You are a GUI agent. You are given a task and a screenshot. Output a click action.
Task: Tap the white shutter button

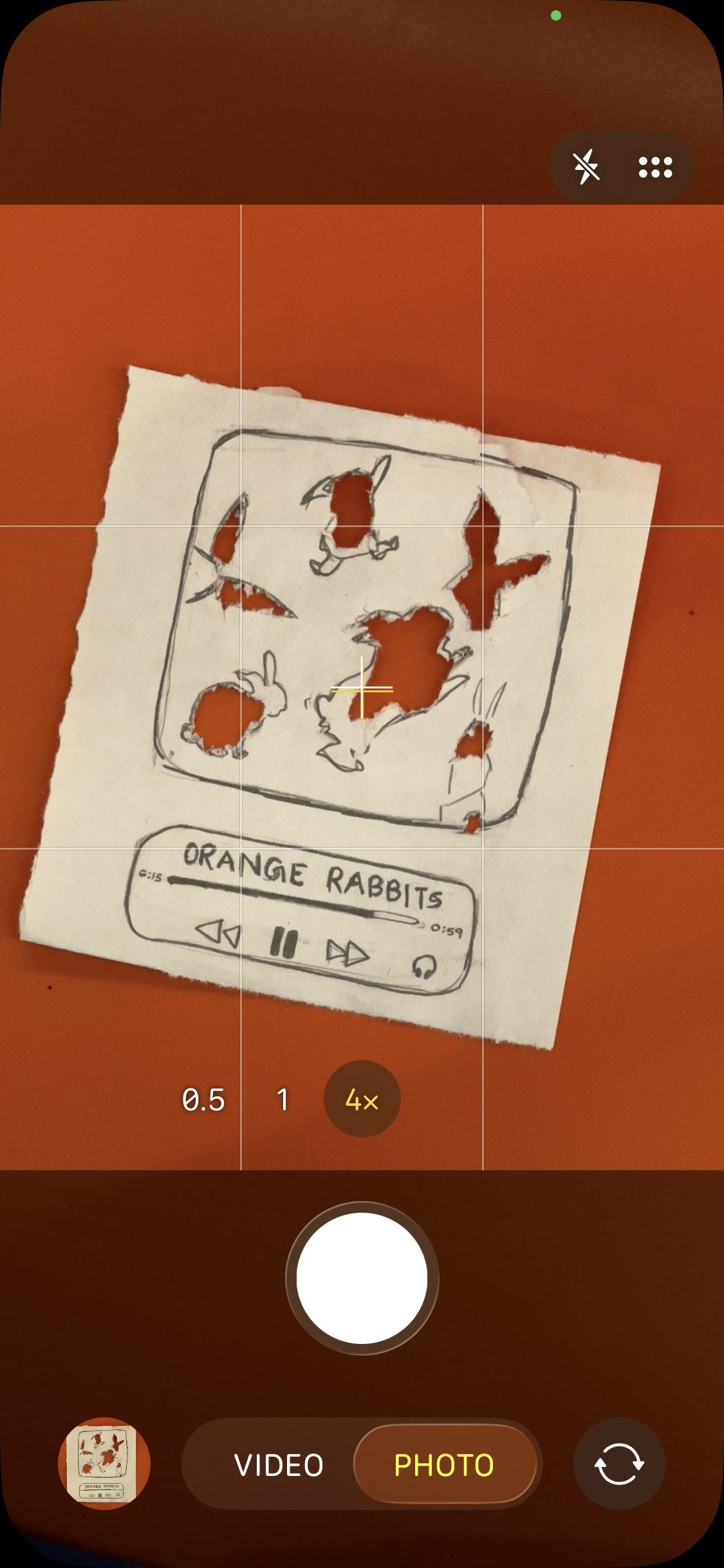pyautogui.click(x=362, y=1278)
